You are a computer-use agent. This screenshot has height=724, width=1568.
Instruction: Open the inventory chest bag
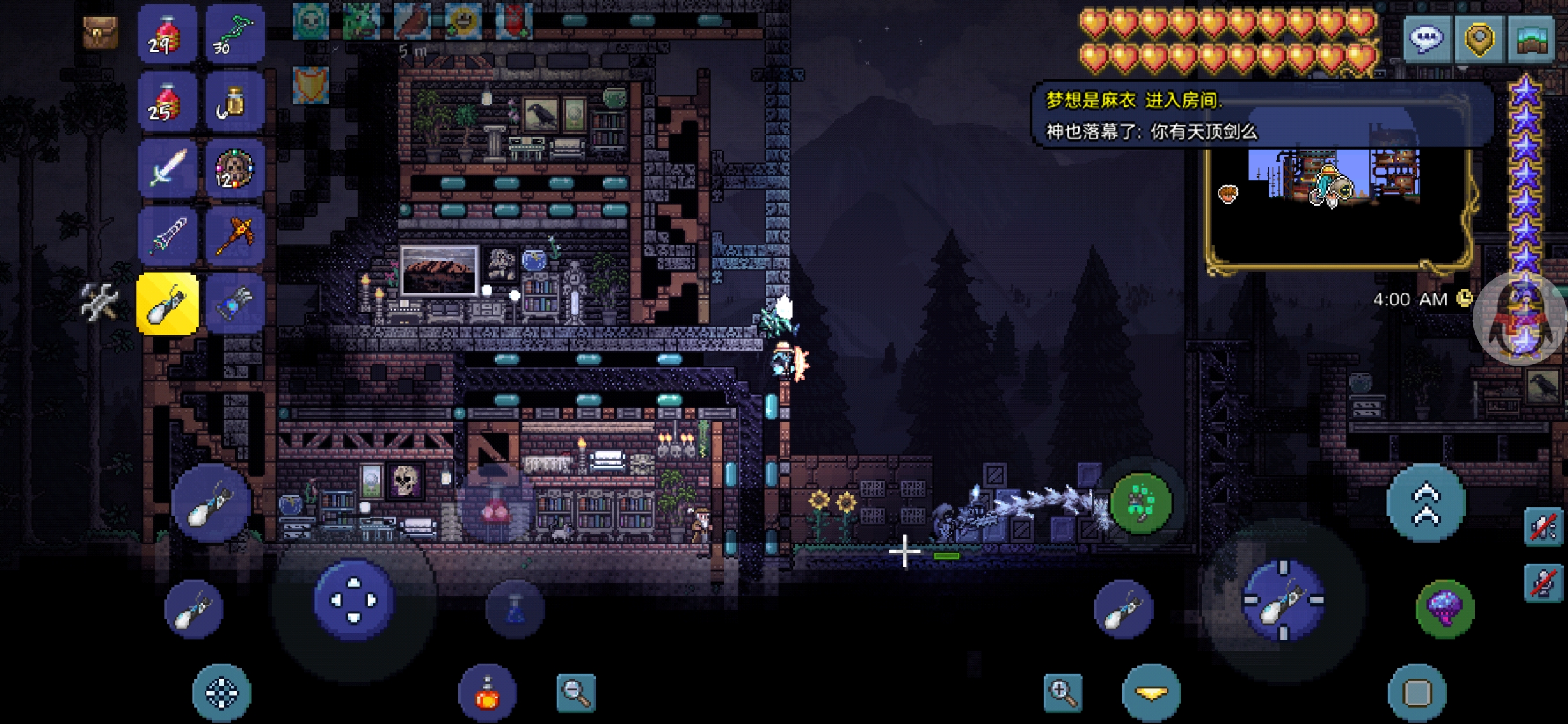(100, 32)
